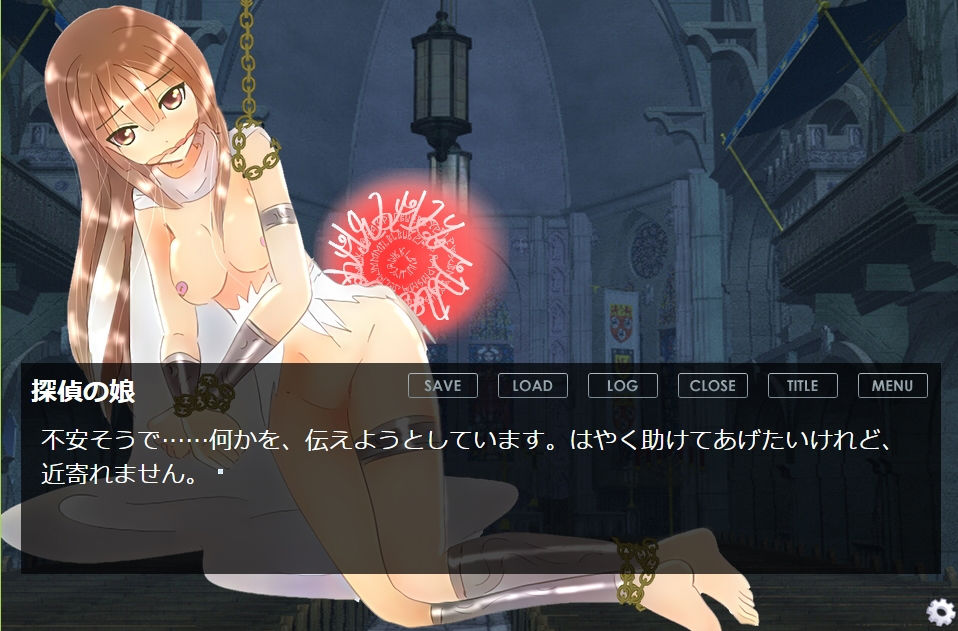Image resolution: width=958 pixels, height=631 pixels.
Task: Return to the TITLE screen
Action: [802, 385]
